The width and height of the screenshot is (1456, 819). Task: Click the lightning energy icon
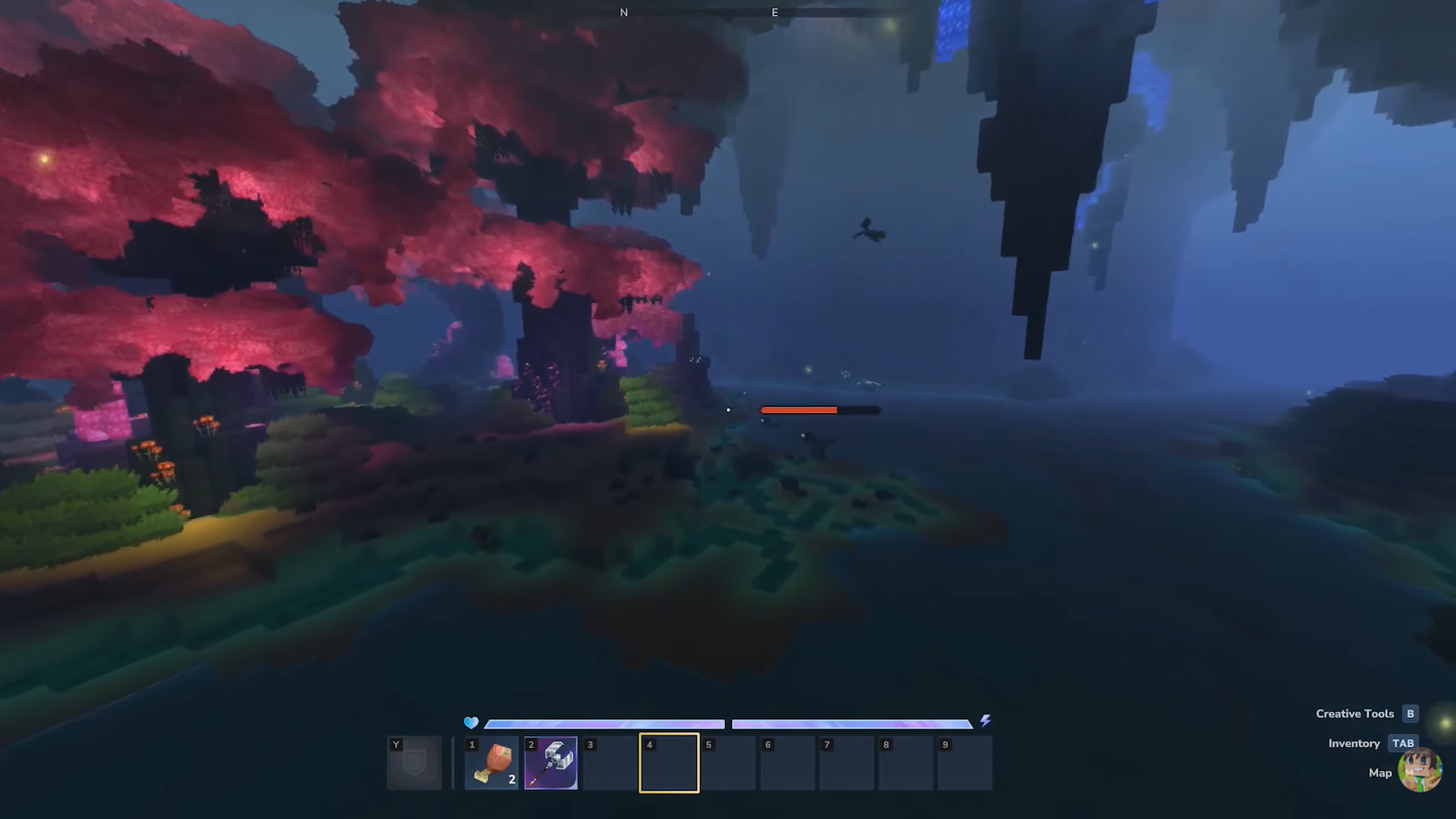pos(986,723)
